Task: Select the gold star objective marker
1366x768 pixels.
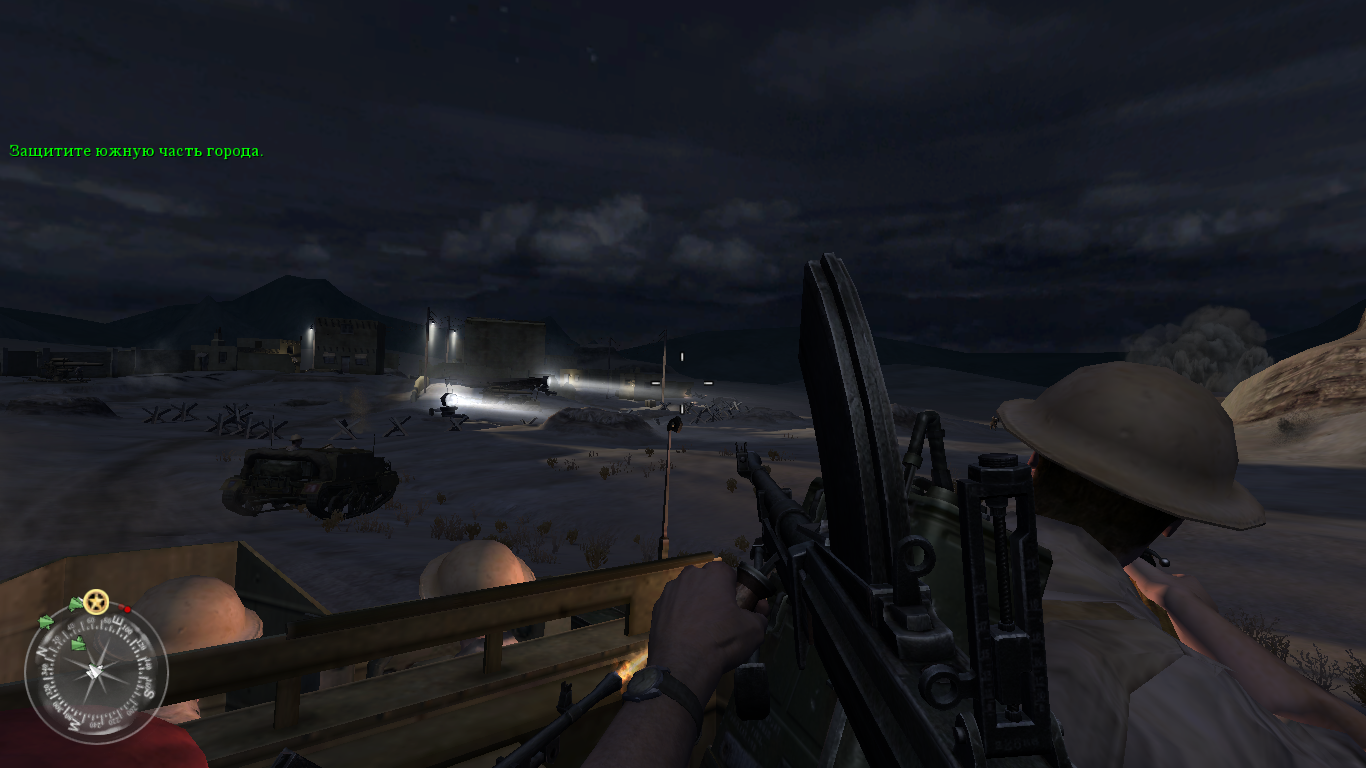Action: 96,602
